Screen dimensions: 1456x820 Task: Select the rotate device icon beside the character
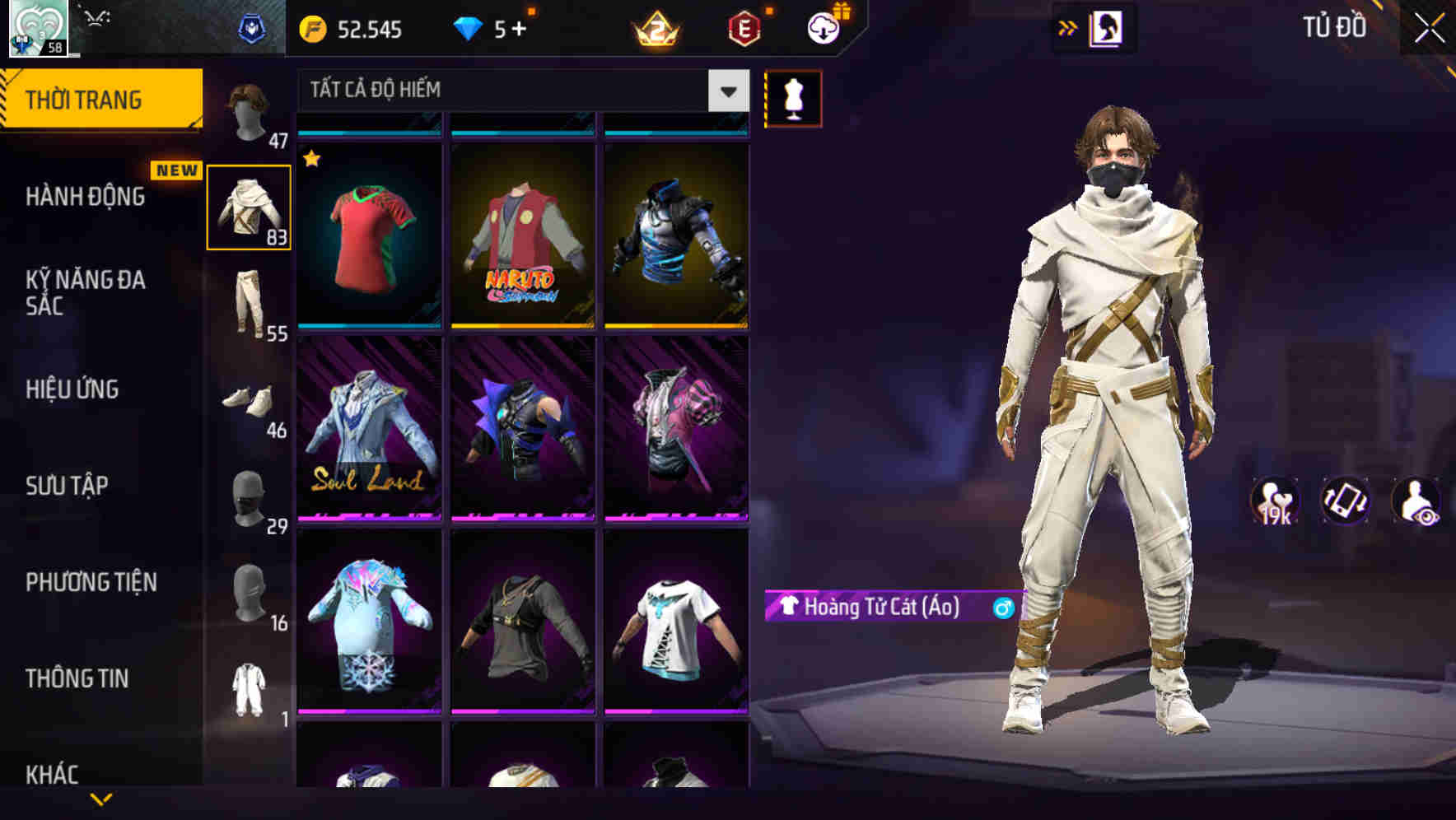[1346, 502]
